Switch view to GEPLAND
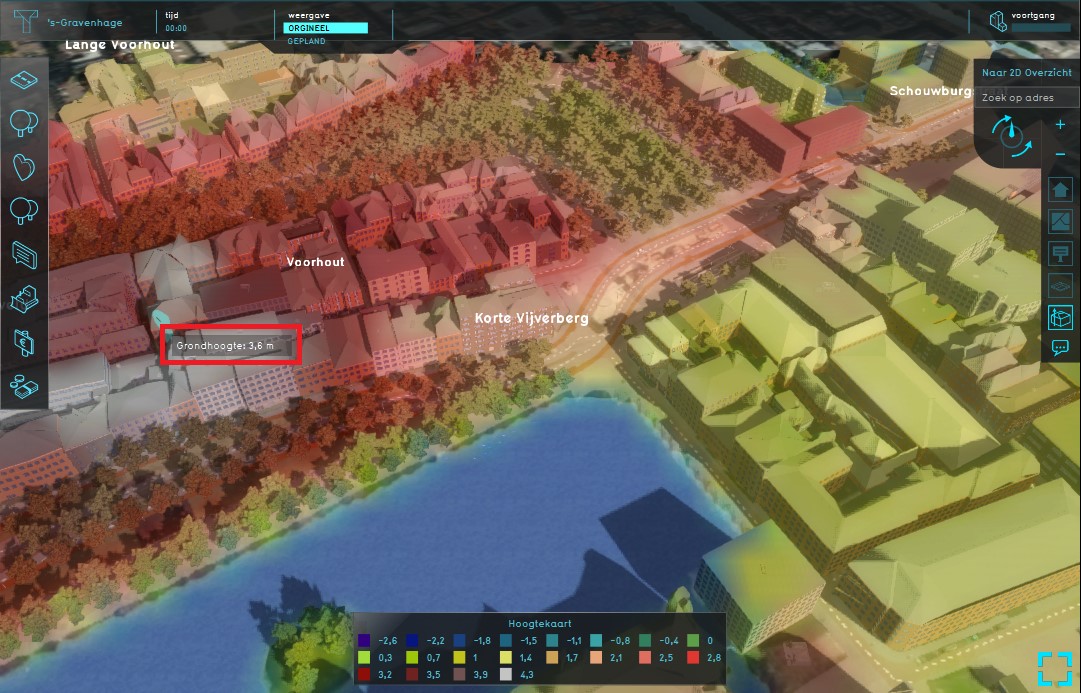This screenshot has width=1081, height=693. tap(307, 42)
